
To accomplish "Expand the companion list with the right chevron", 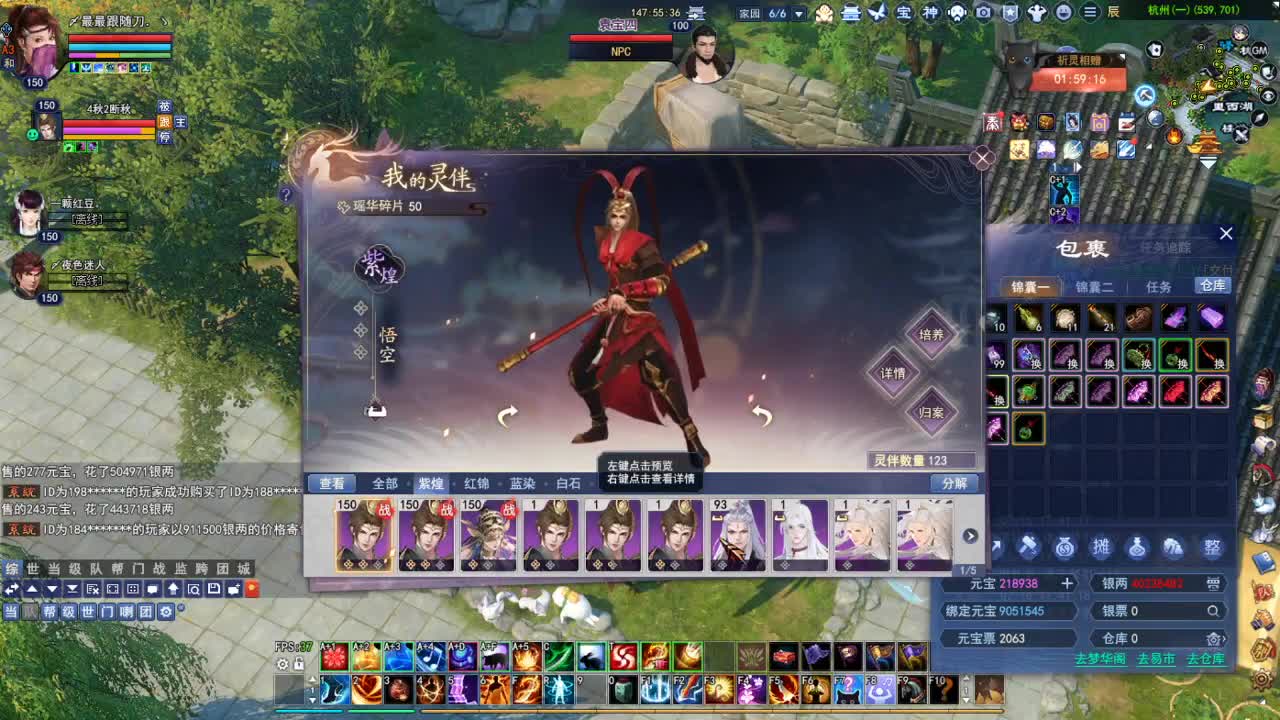I will 969,536.
